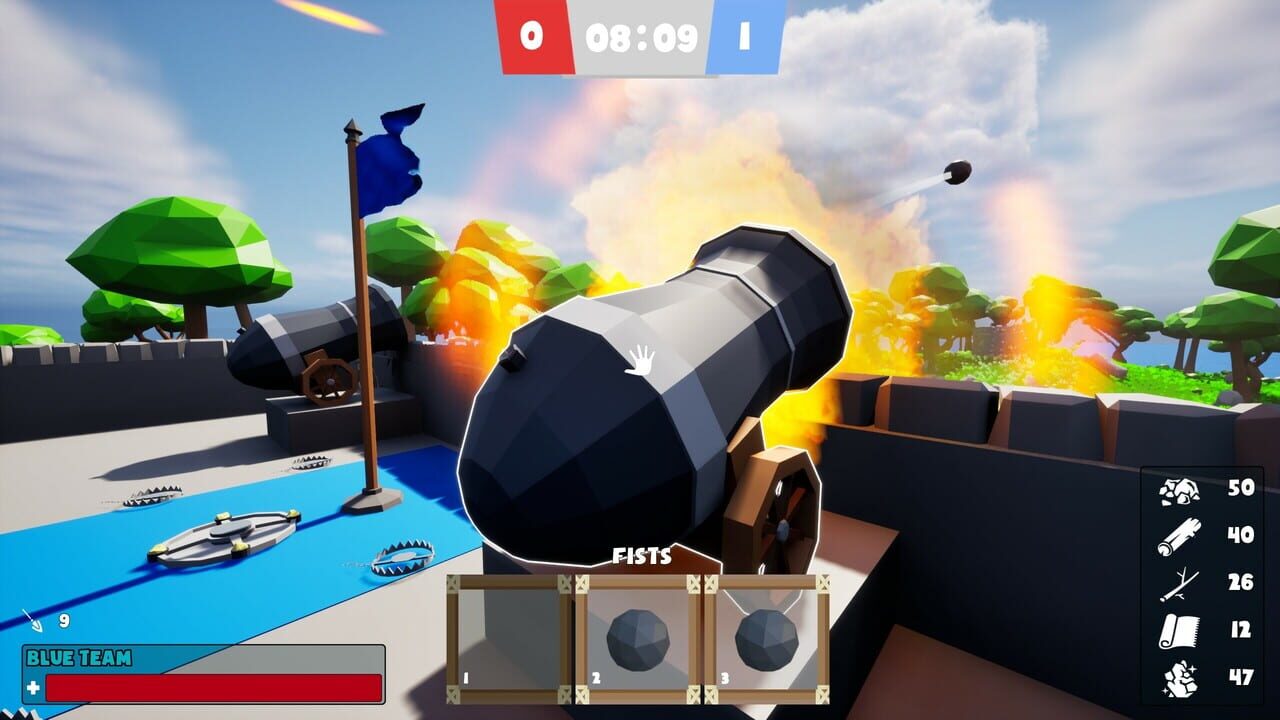
Task: Click the red health bar
Action: tap(215, 687)
